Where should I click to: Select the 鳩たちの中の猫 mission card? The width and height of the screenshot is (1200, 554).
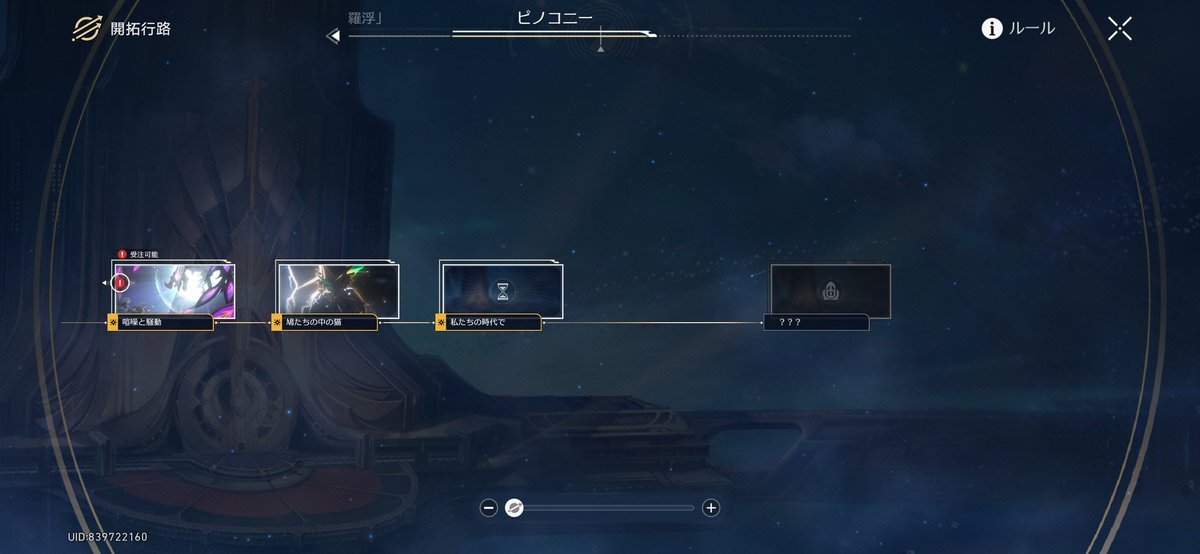(x=338, y=288)
